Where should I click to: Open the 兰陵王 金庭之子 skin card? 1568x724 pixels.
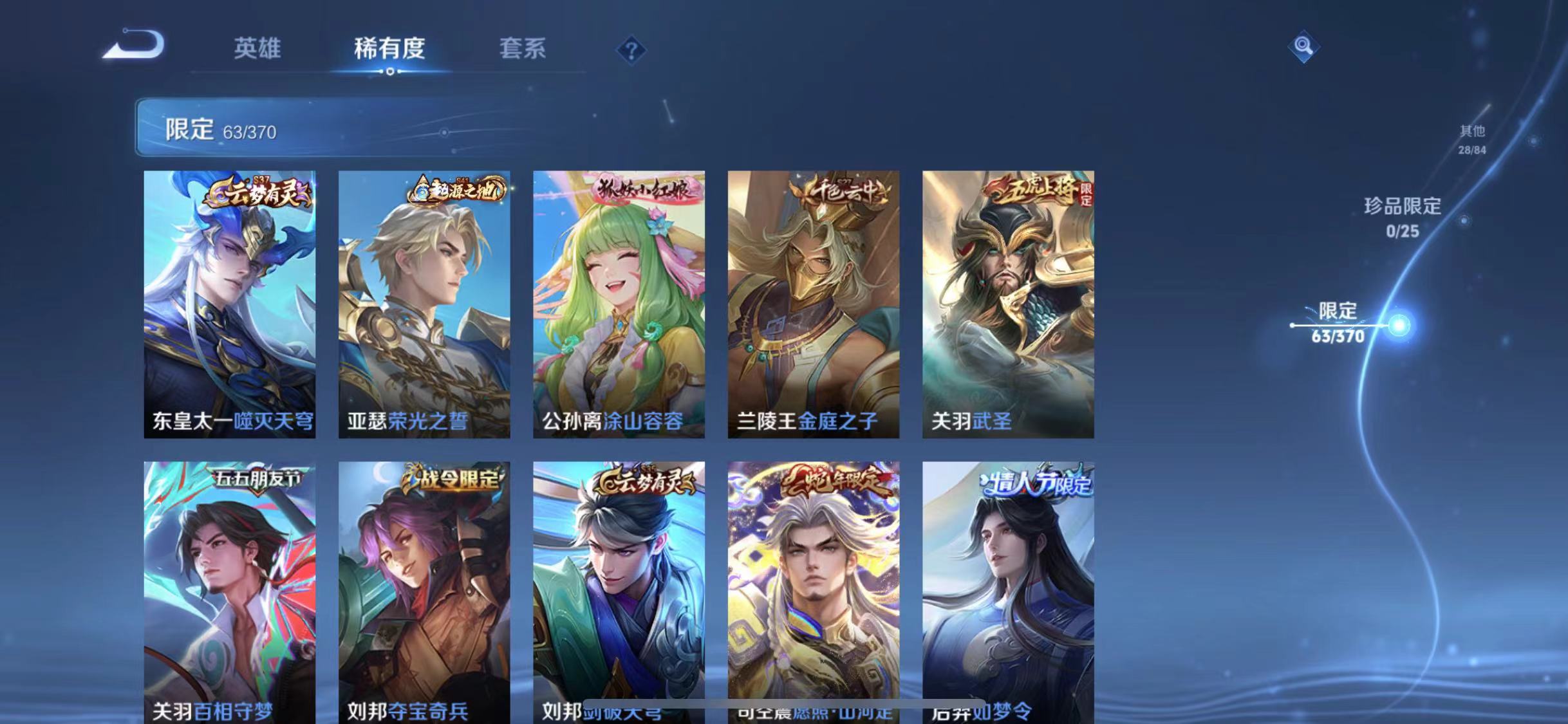816,302
